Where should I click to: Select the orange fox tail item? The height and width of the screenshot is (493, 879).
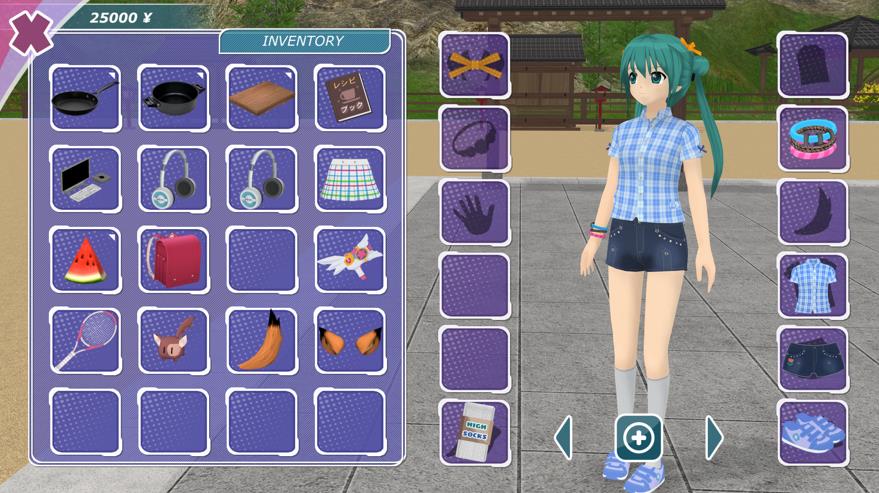pyautogui.click(x=262, y=341)
